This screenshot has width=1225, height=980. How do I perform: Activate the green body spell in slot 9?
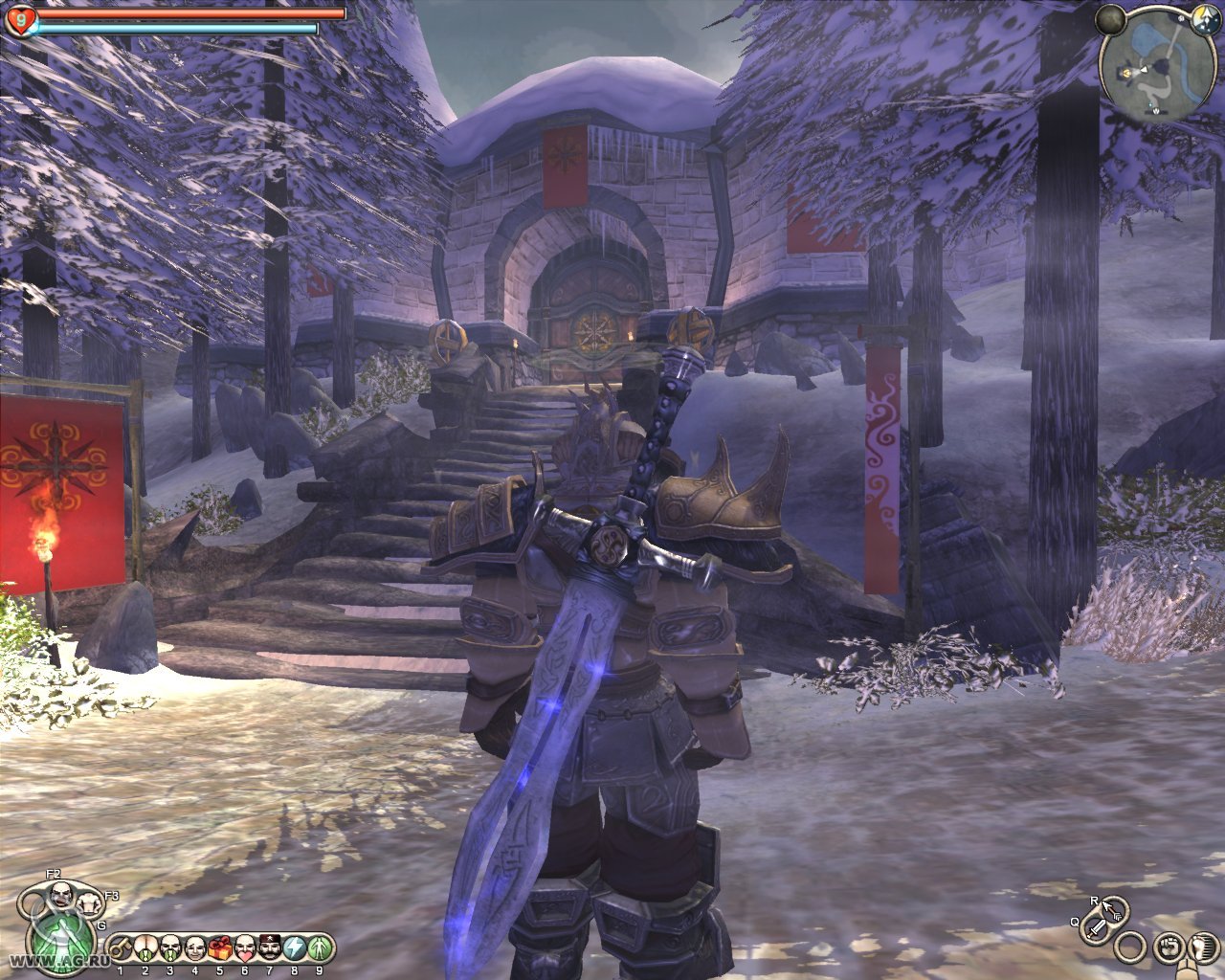pos(320,948)
